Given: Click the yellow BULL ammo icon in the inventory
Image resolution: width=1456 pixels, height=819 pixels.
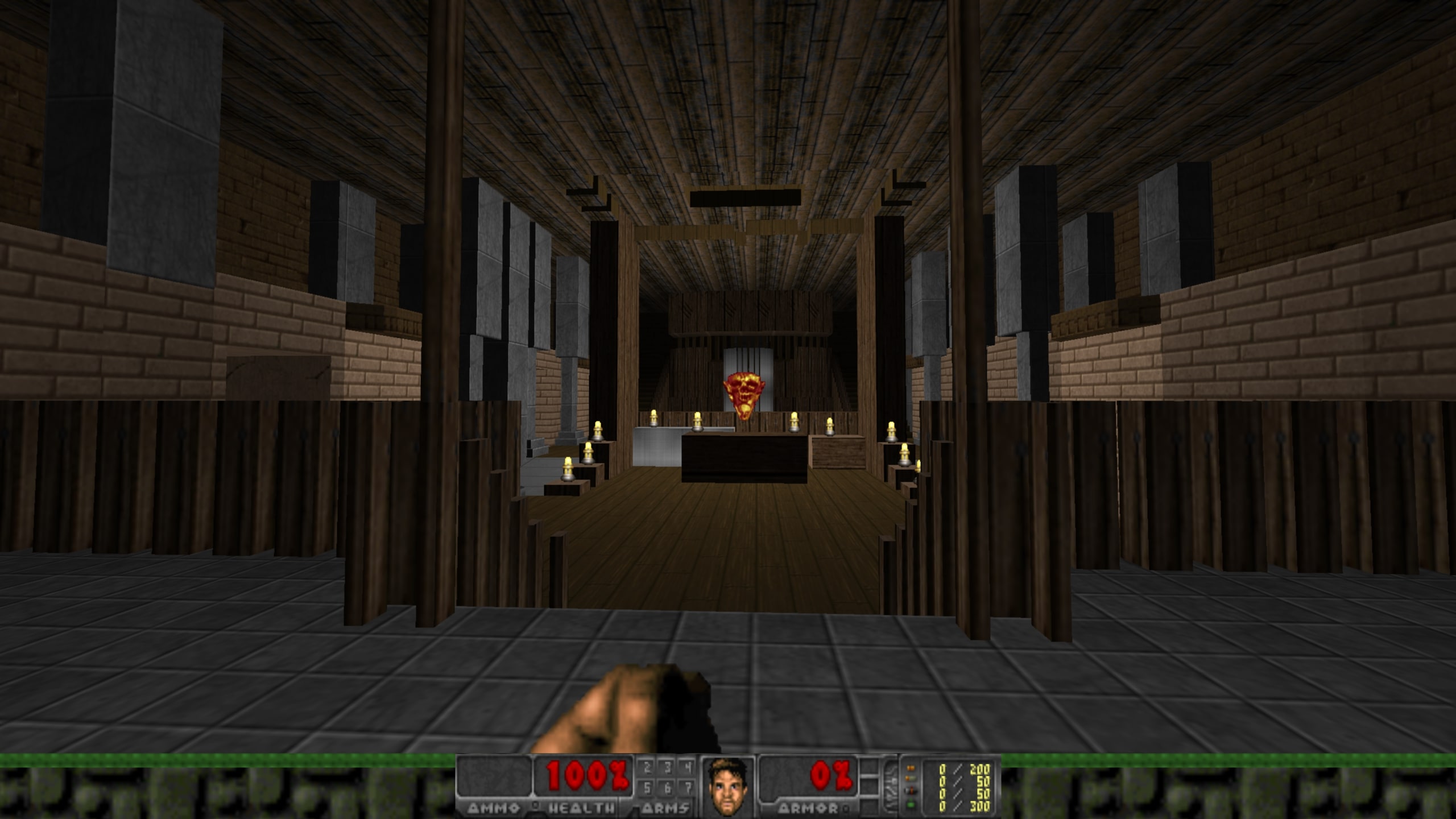Looking at the screenshot, I should (x=912, y=768).
